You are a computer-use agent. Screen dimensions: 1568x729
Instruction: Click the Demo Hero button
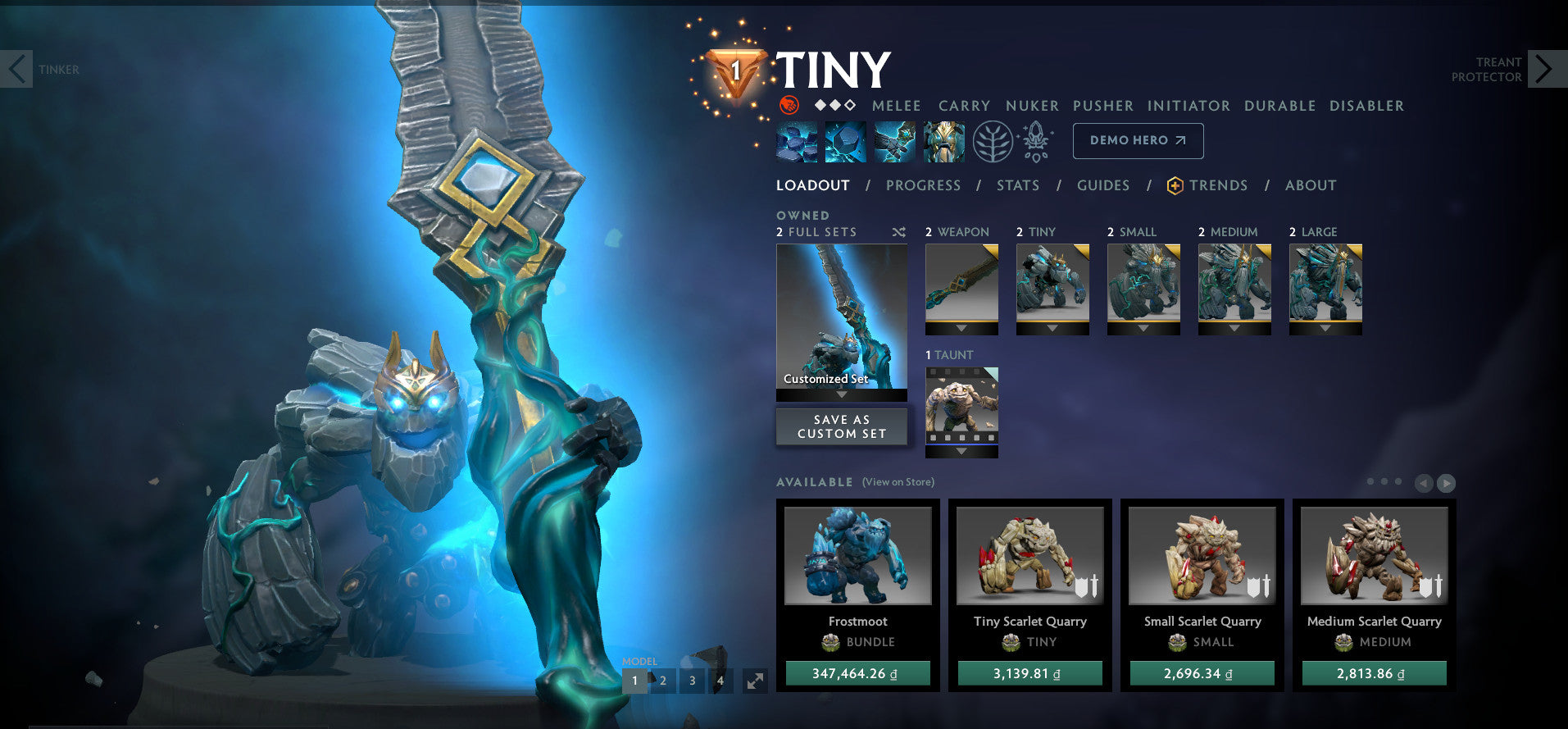tap(1138, 140)
